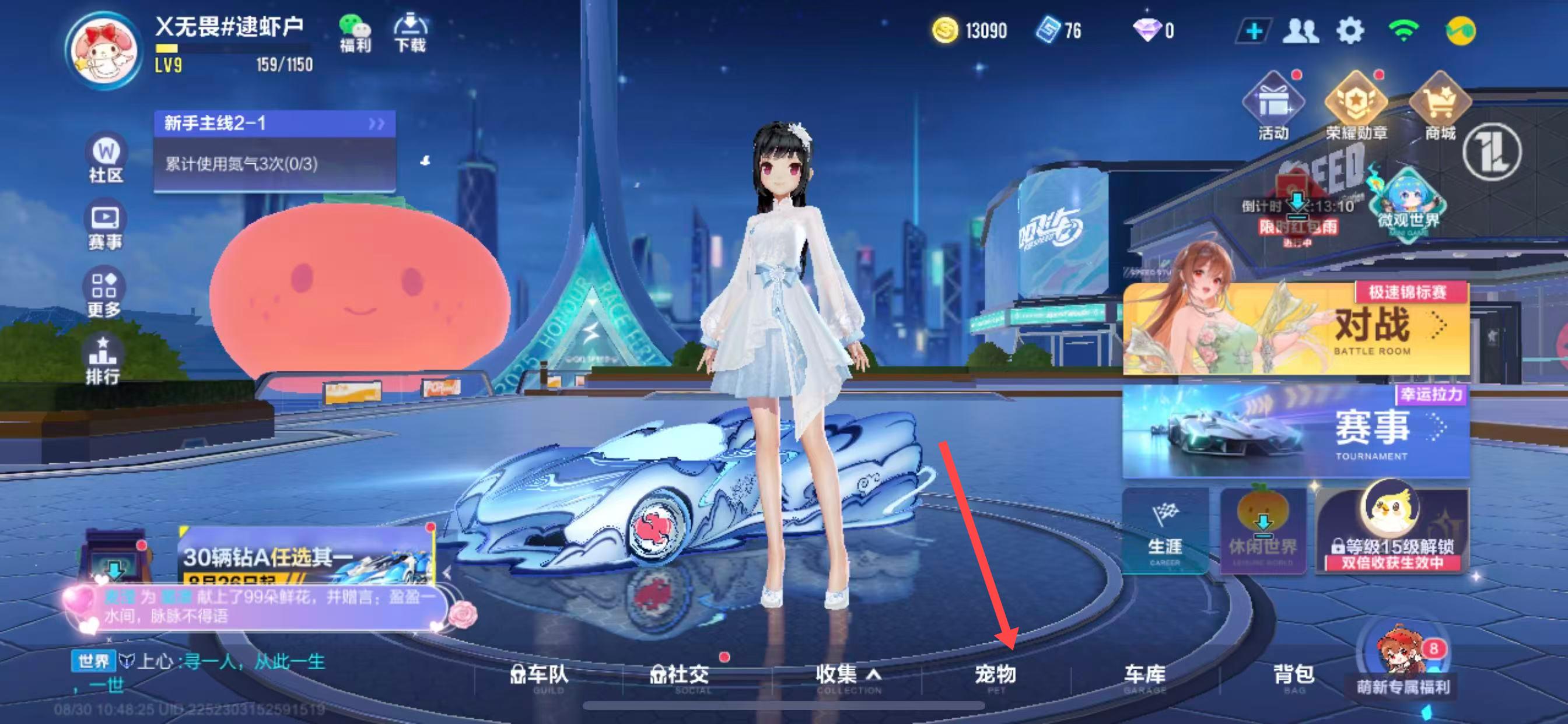
Task: Open the friends silhouette icon
Action: tap(1300, 30)
